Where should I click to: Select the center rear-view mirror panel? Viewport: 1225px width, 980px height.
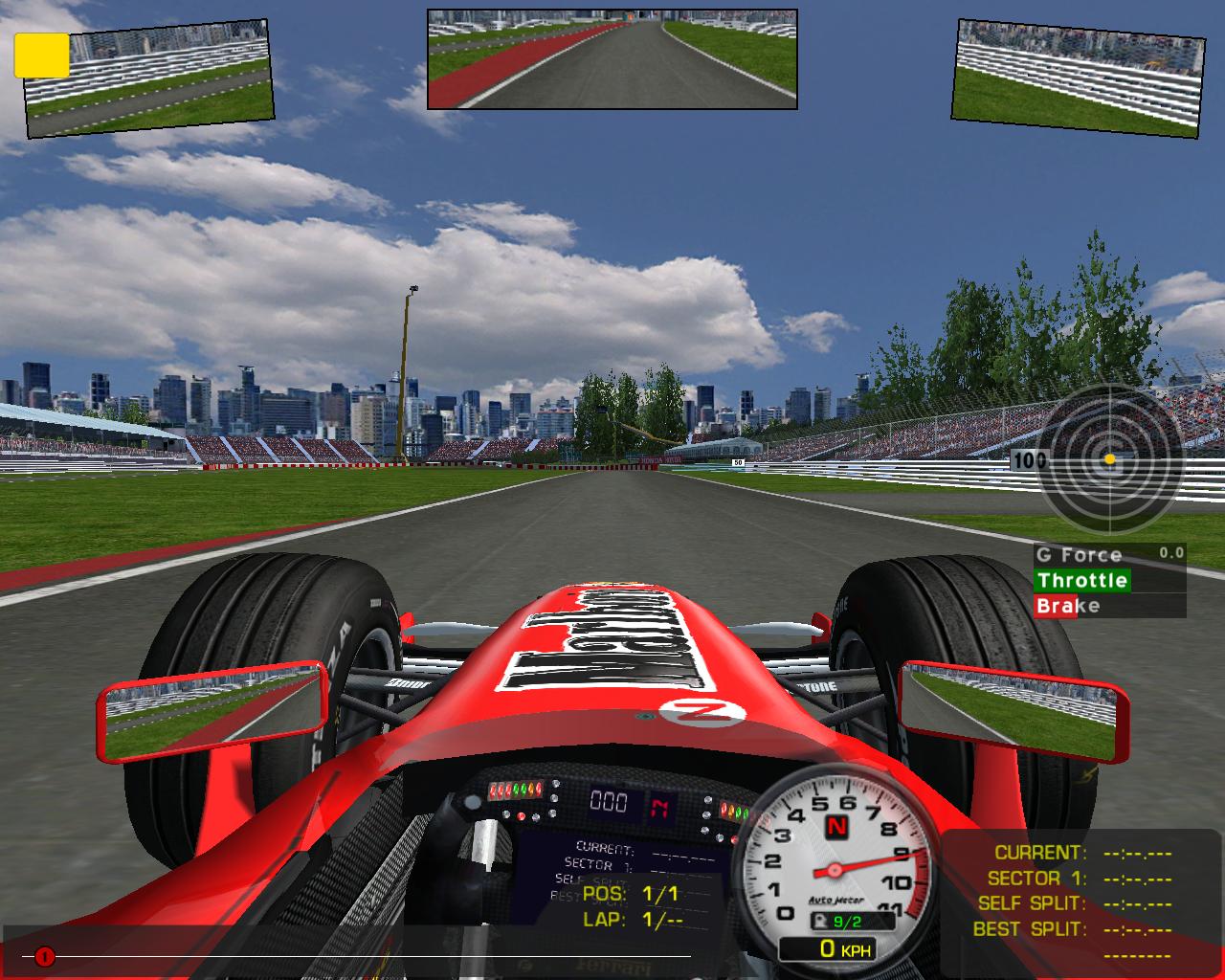pos(612,58)
